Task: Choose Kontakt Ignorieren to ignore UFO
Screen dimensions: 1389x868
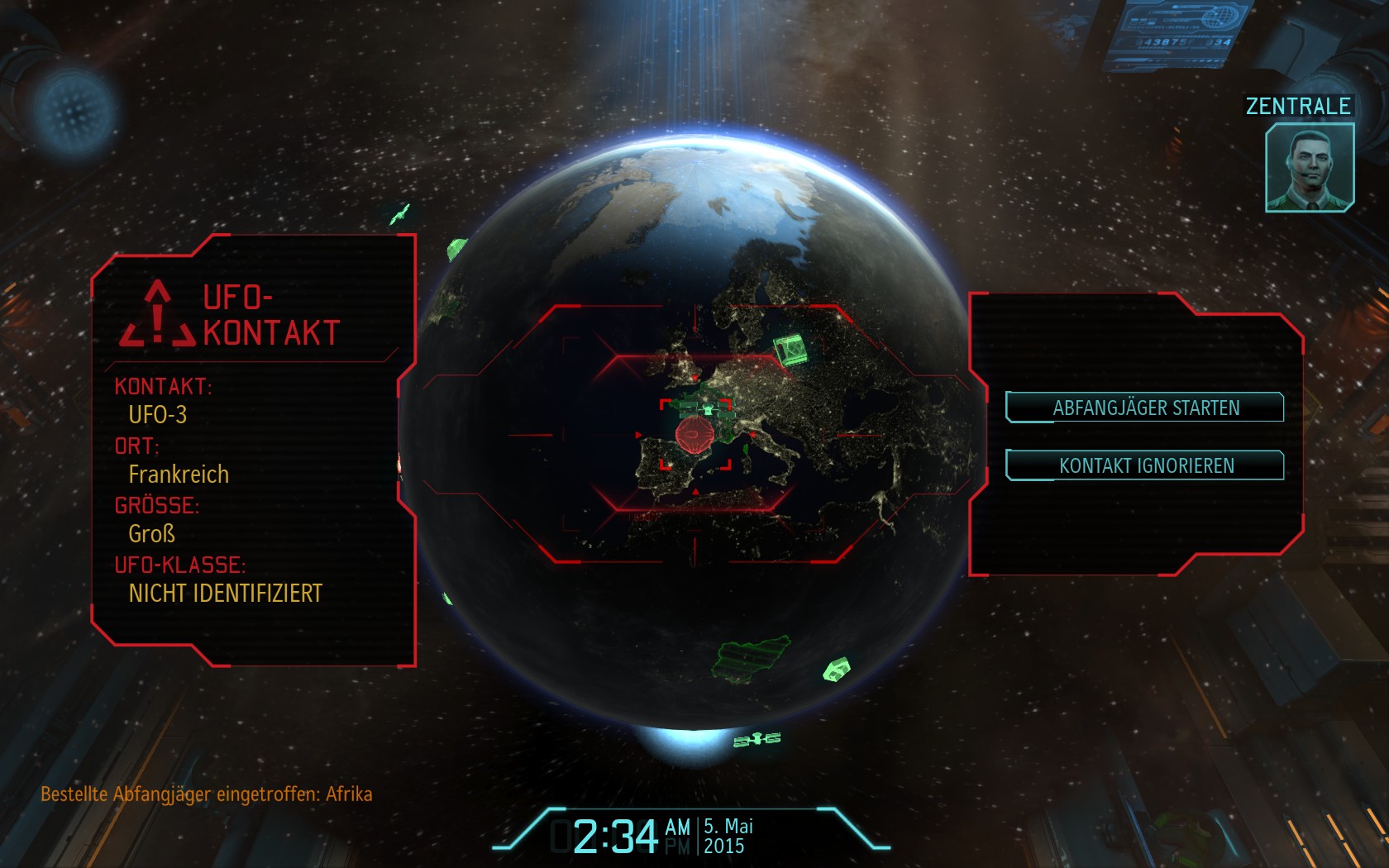Action: (x=1145, y=465)
